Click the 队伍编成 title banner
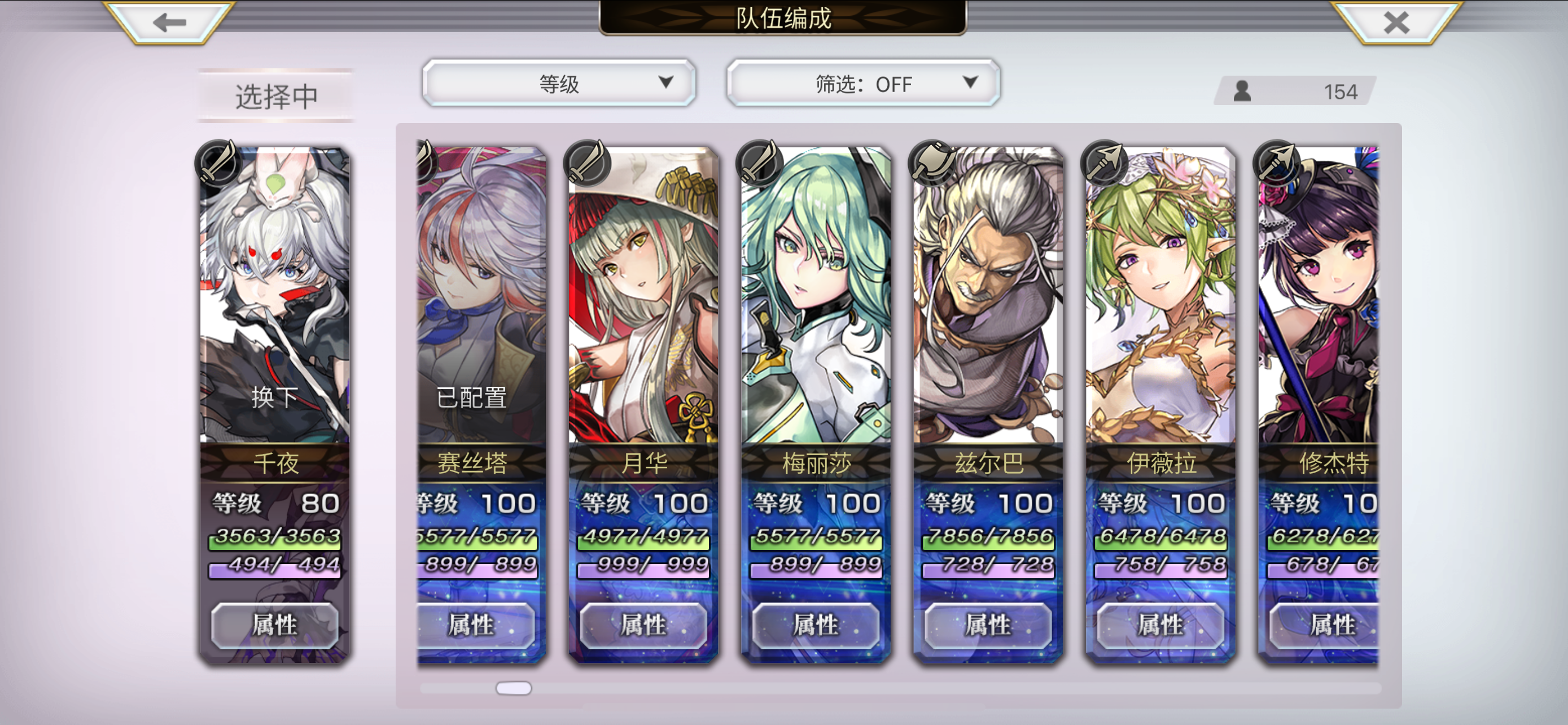This screenshot has width=1568, height=725. (x=784, y=18)
